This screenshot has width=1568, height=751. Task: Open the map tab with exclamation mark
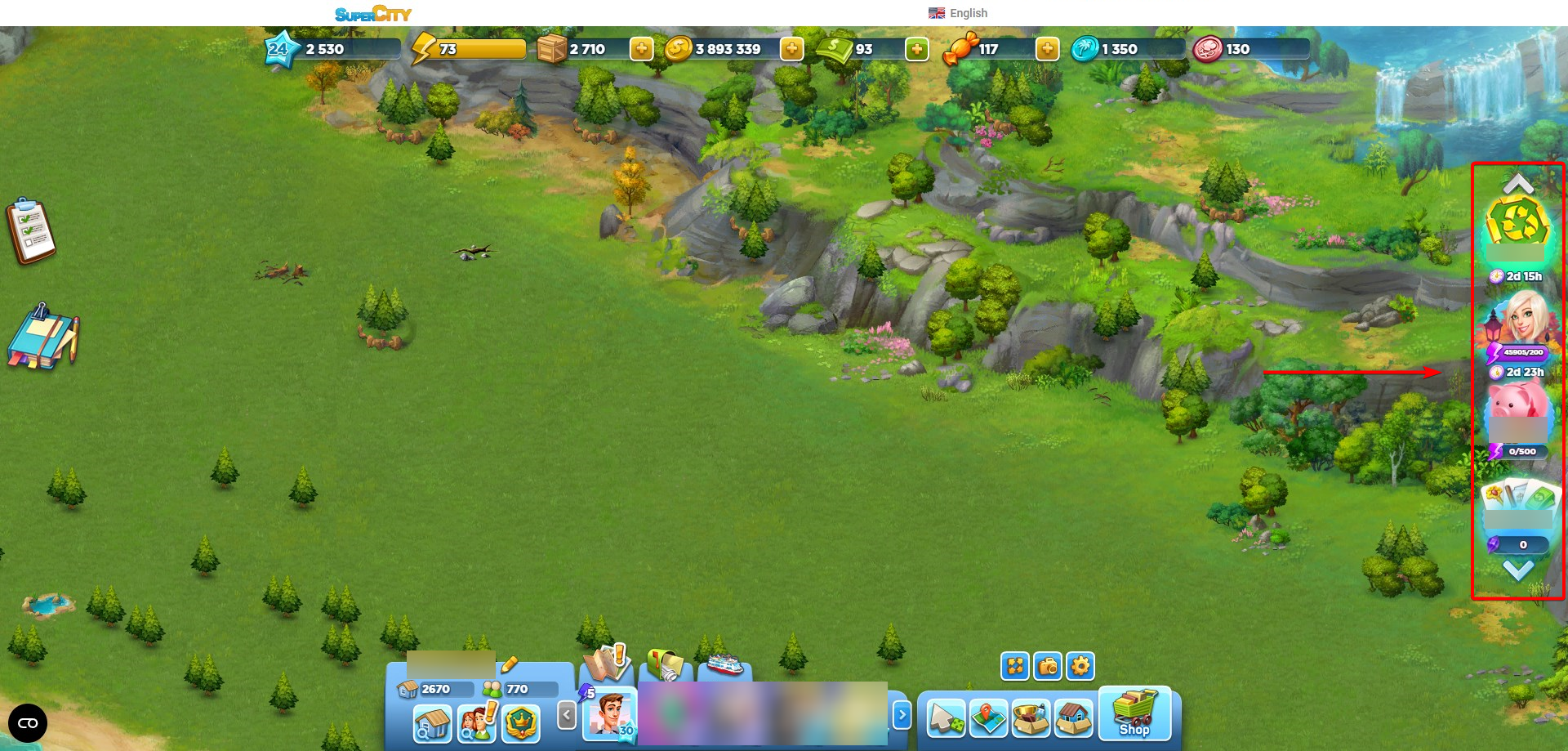pos(606,662)
